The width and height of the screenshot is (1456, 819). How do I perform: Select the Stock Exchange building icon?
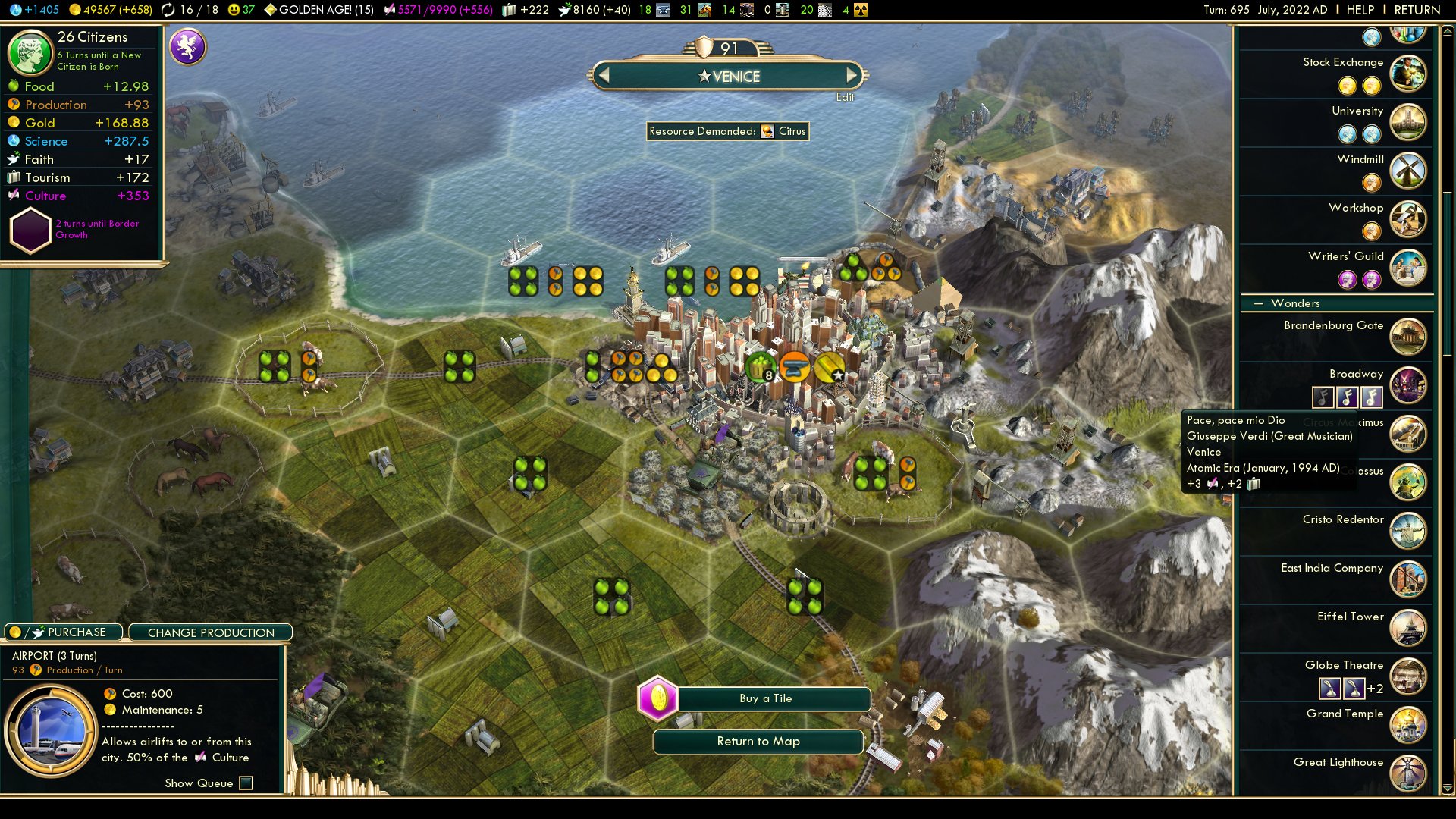pyautogui.click(x=1408, y=73)
